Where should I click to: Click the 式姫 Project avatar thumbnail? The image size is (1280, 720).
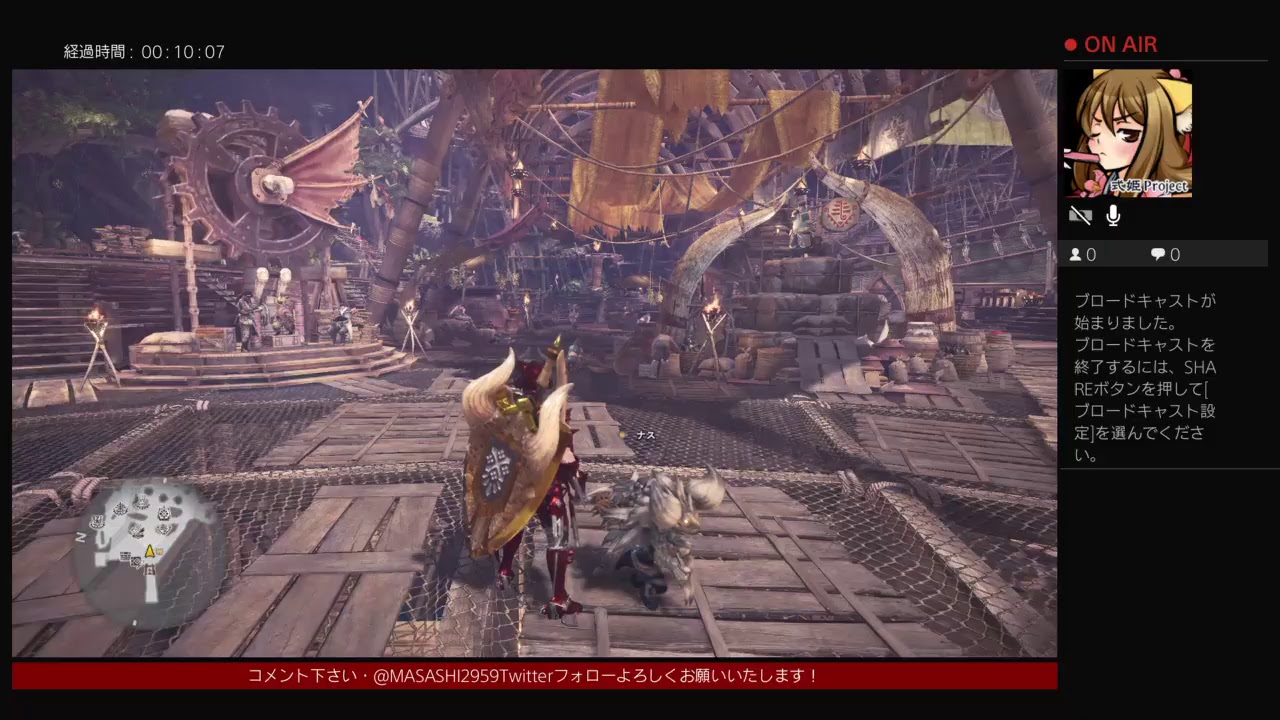point(1128,133)
